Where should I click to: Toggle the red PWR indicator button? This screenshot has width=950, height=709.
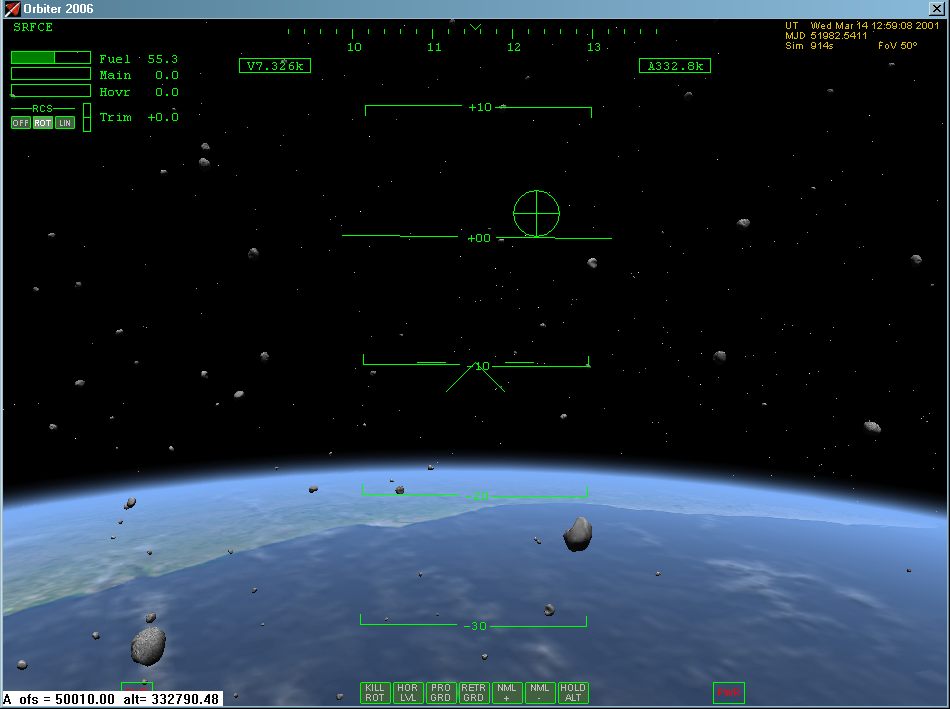pos(729,692)
